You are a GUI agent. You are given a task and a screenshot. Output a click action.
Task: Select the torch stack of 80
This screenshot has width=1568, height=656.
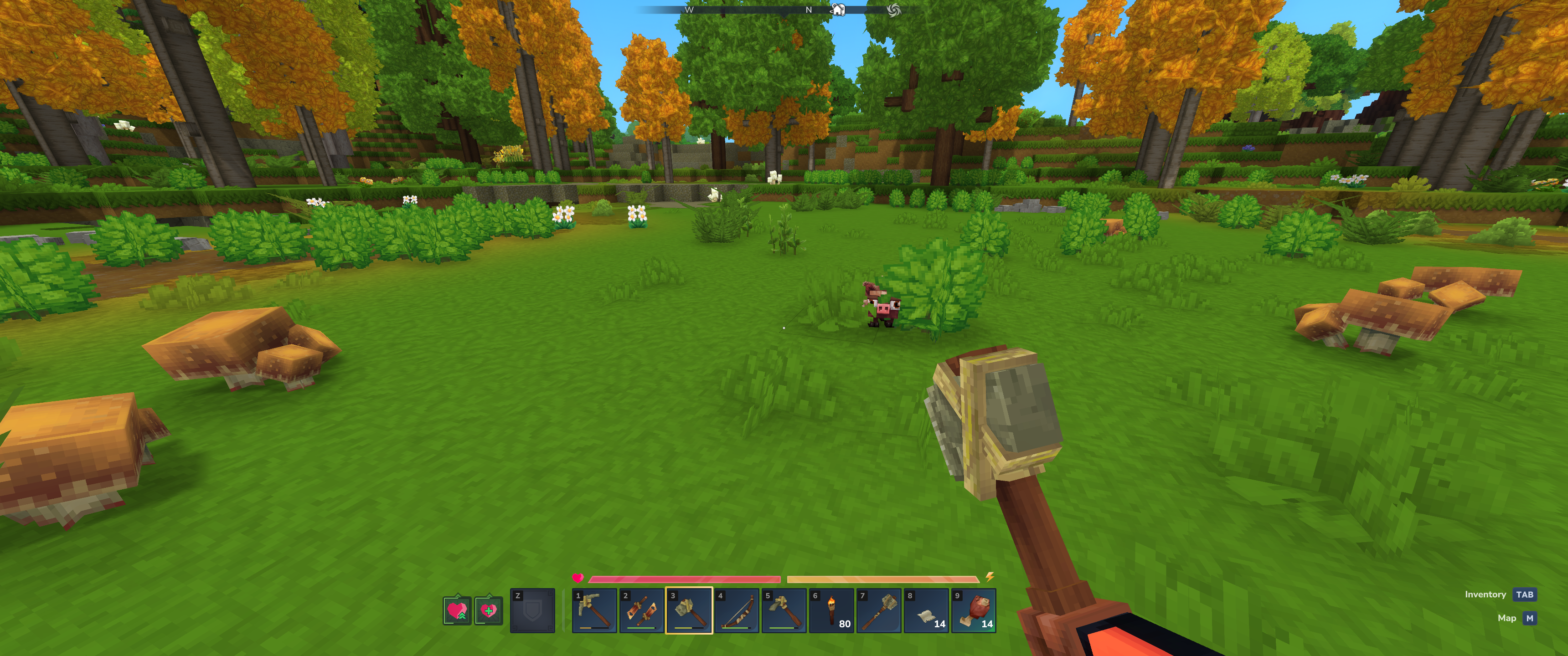[x=831, y=610]
